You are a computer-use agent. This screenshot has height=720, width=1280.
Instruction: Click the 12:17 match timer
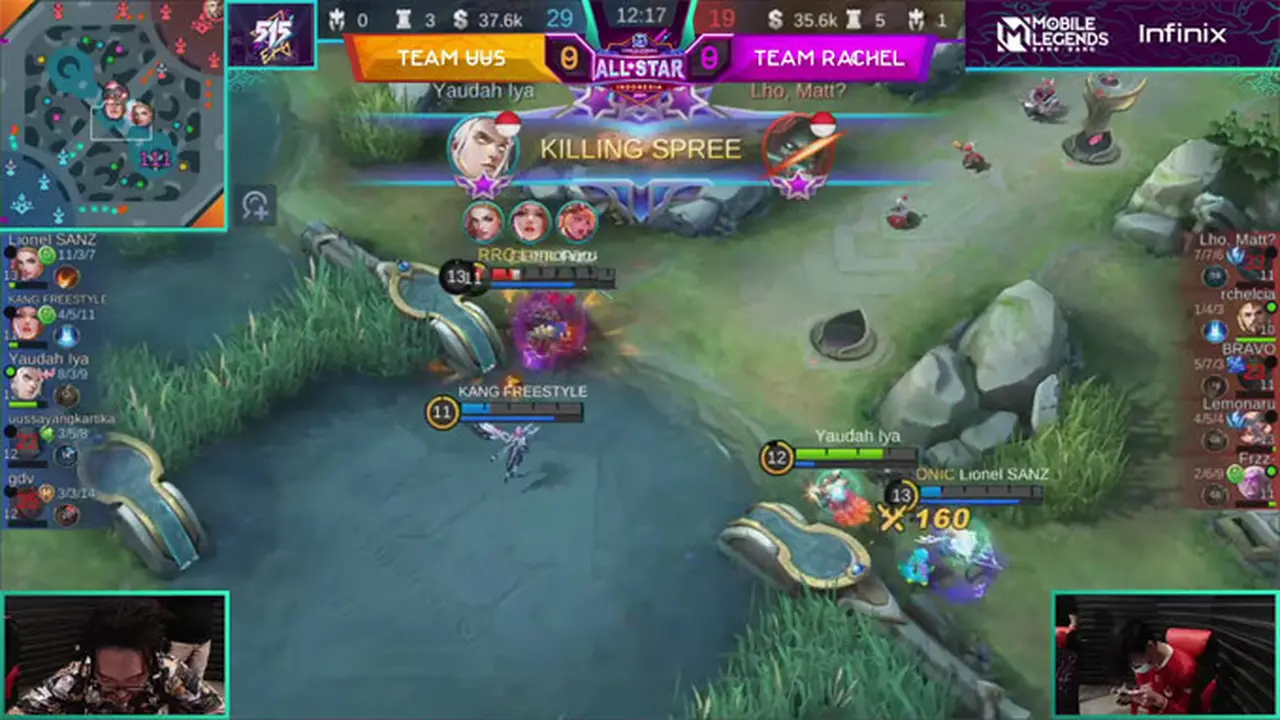point(640,14)
